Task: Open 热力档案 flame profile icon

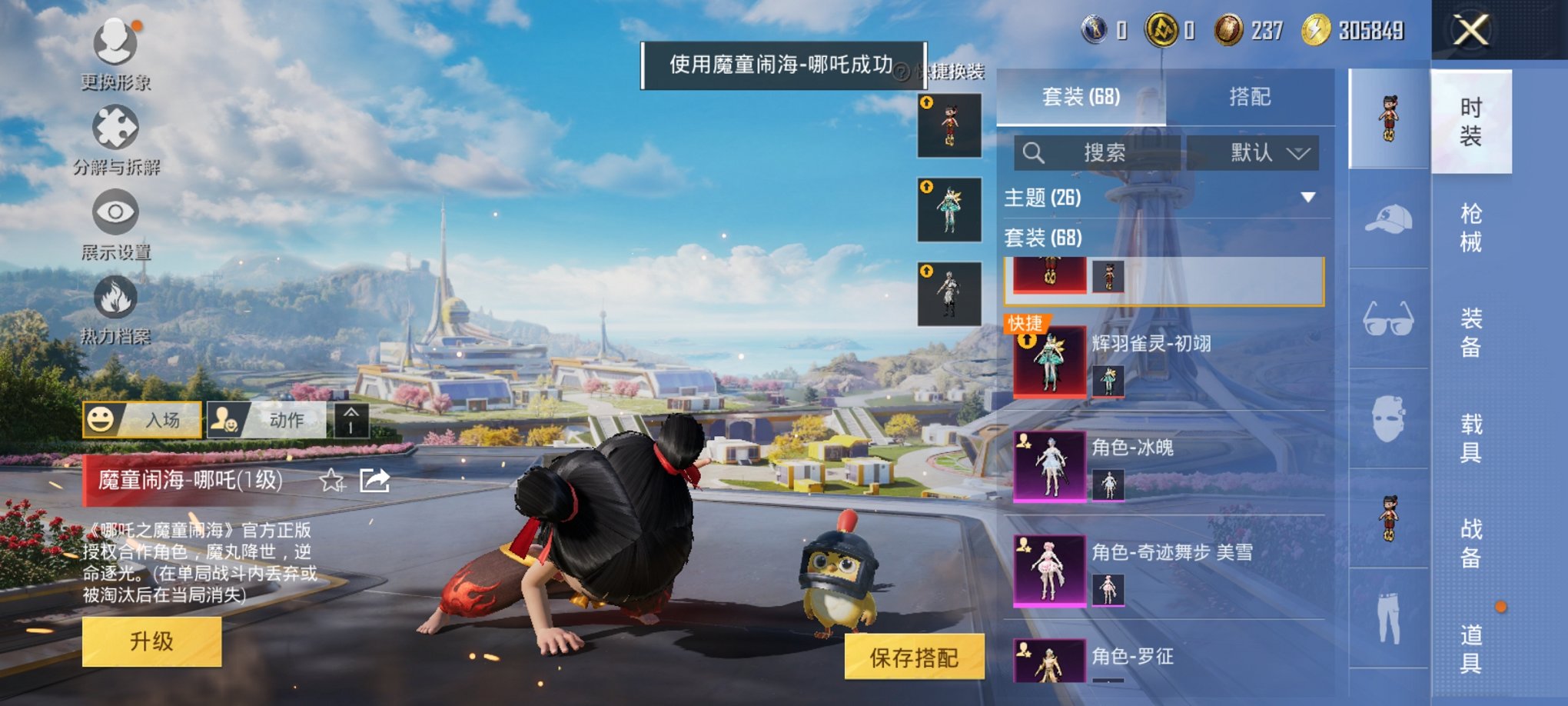Action: [115, 300]
